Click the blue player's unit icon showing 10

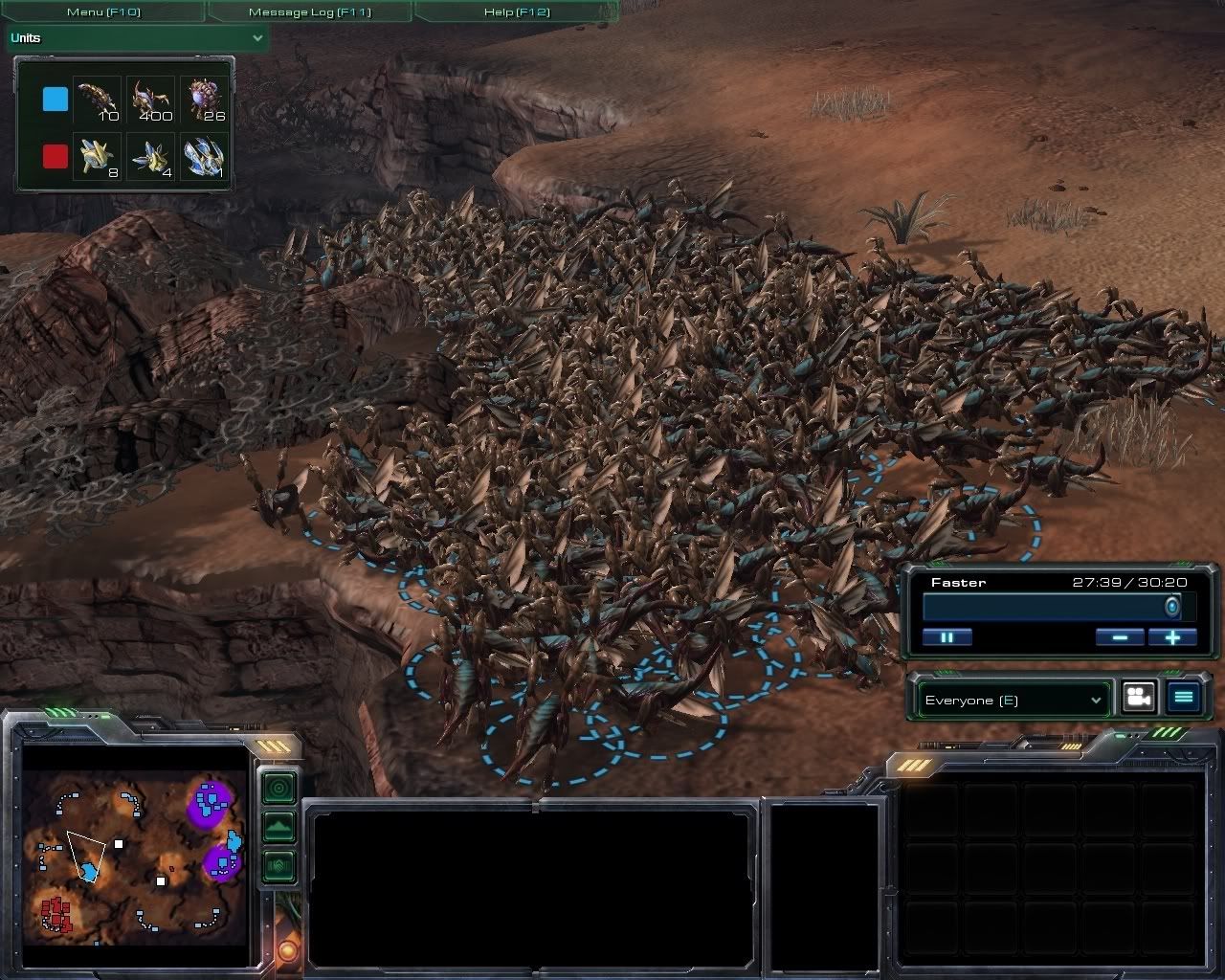click(x=98, y=100)
